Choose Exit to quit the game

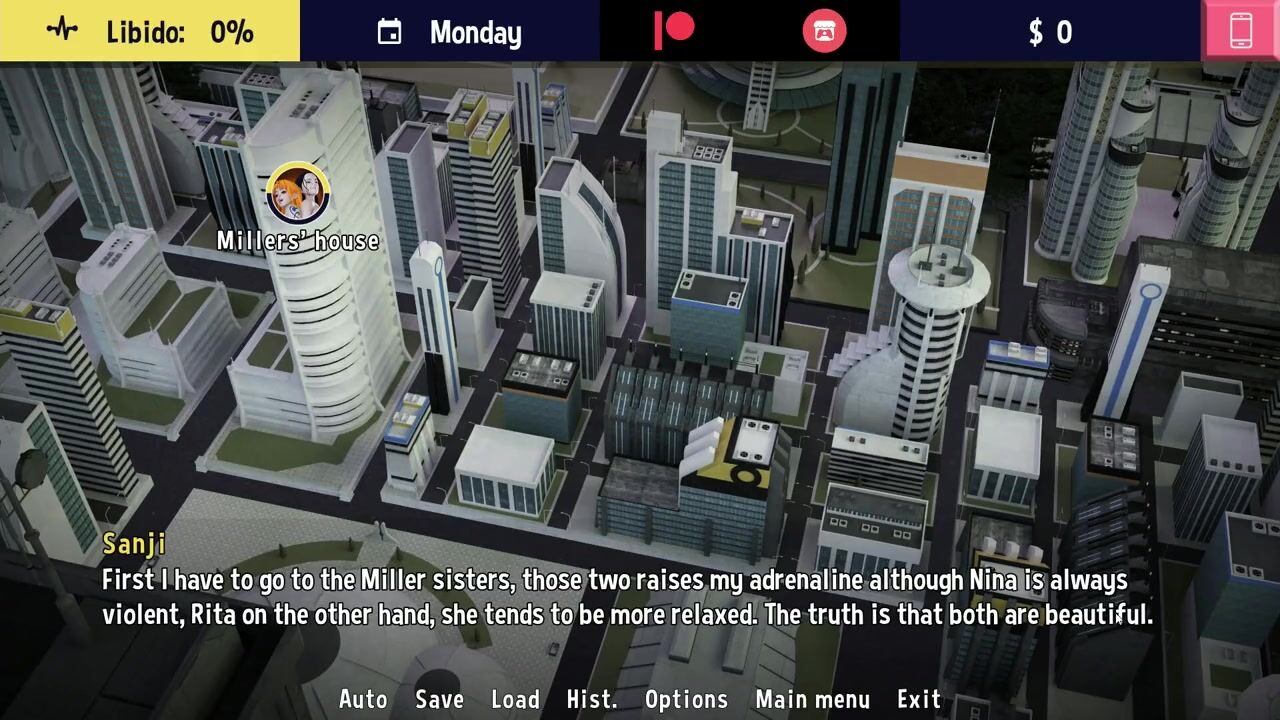click(919, 699)
